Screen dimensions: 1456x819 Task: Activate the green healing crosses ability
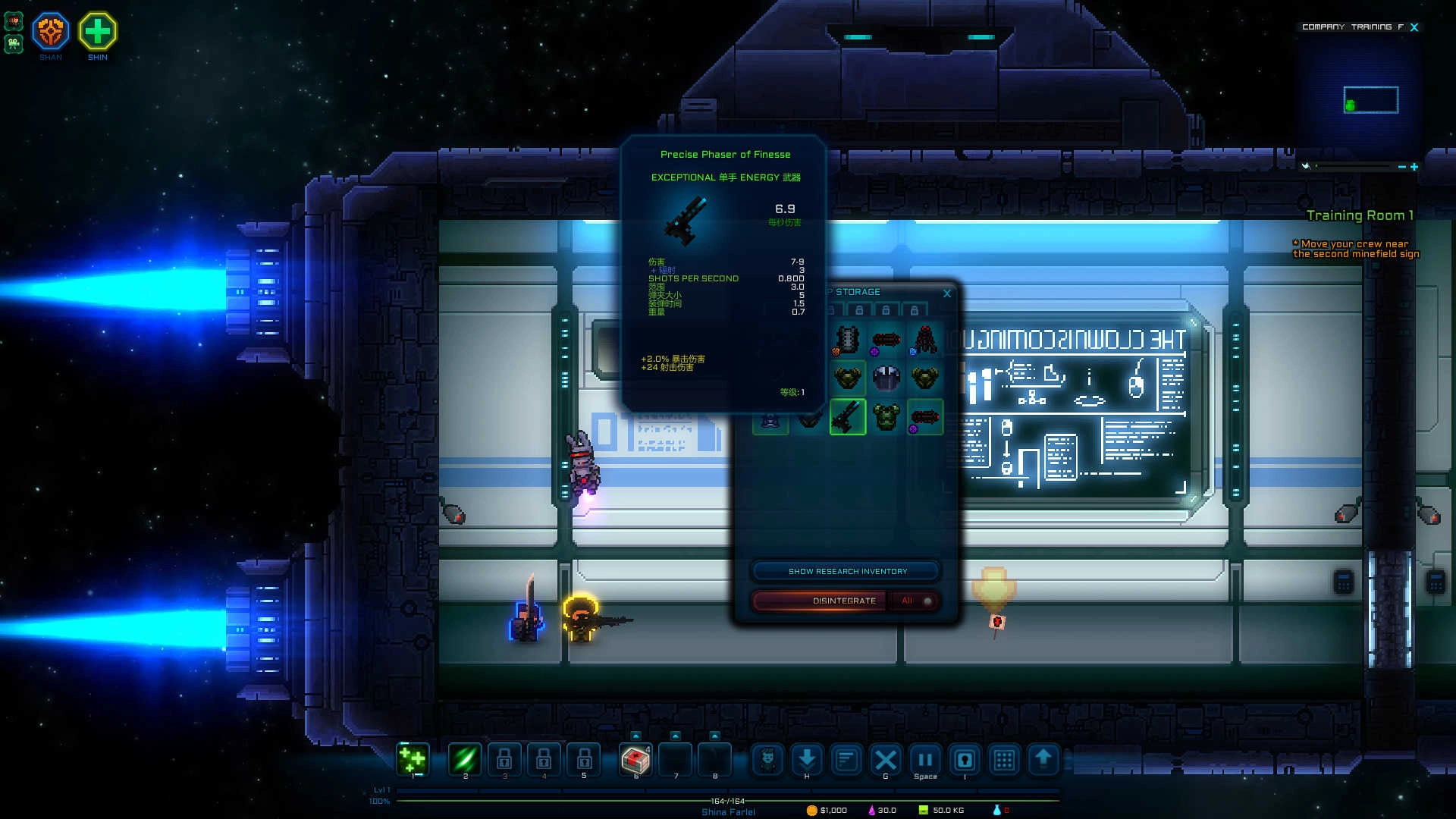coord(413,758)
